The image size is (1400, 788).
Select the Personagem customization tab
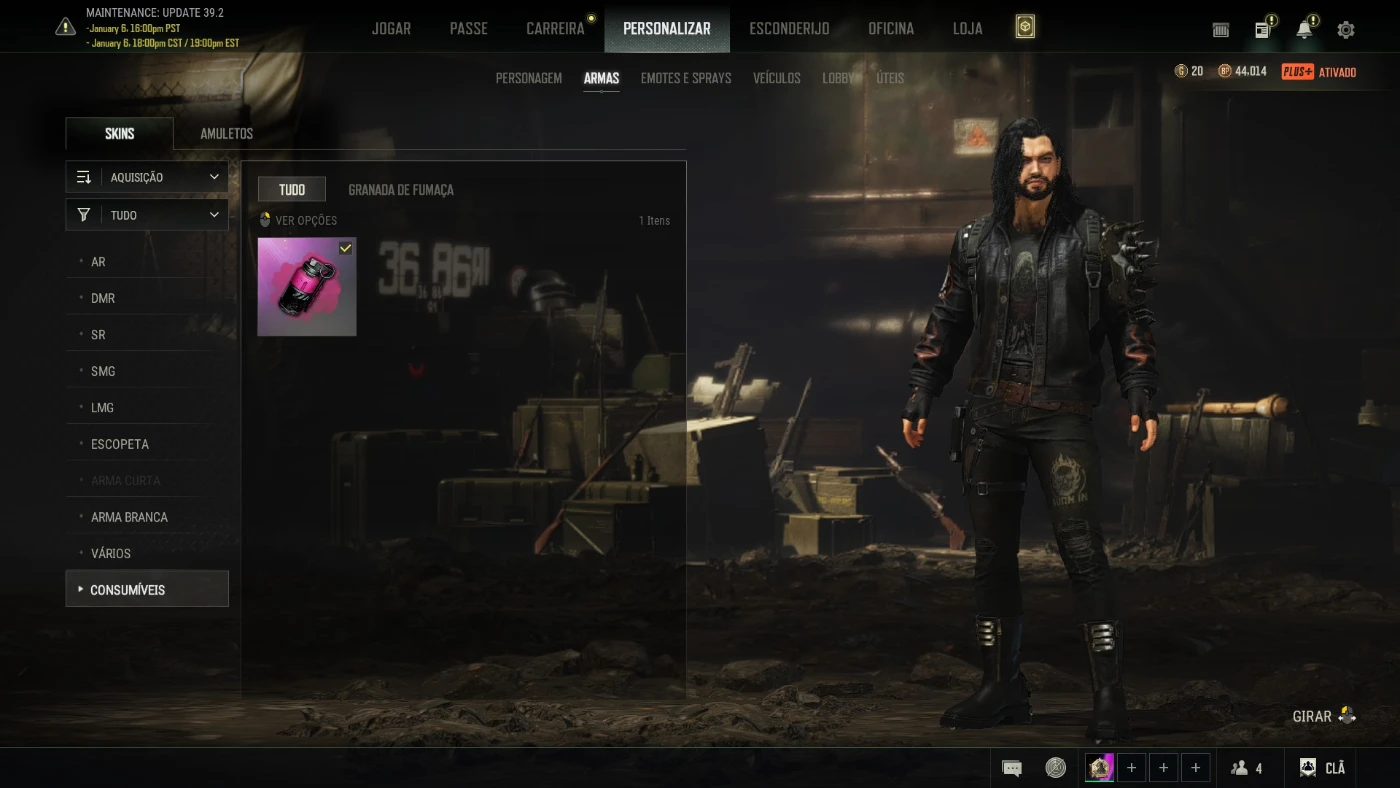[528, 78]
